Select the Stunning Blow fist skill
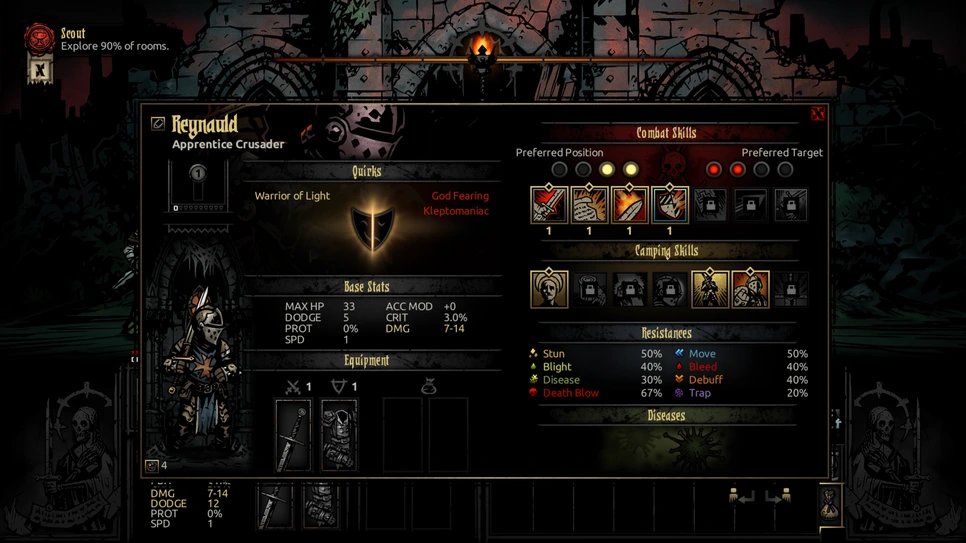This screenshot has width=966, height=543. tap(589, 205)
